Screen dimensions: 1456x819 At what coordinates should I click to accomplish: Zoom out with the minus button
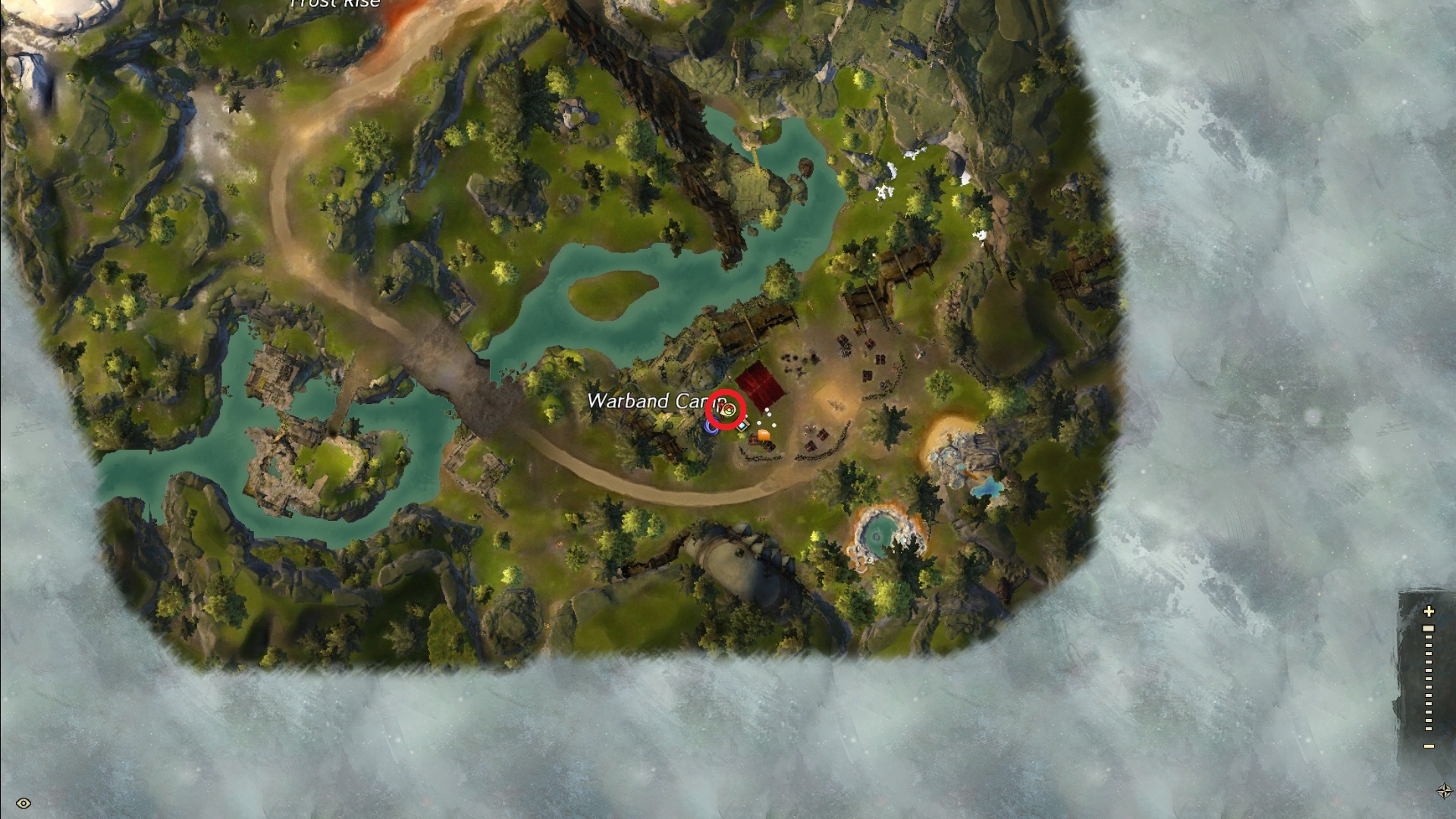pyautogui.click(x=1429, y=746)
